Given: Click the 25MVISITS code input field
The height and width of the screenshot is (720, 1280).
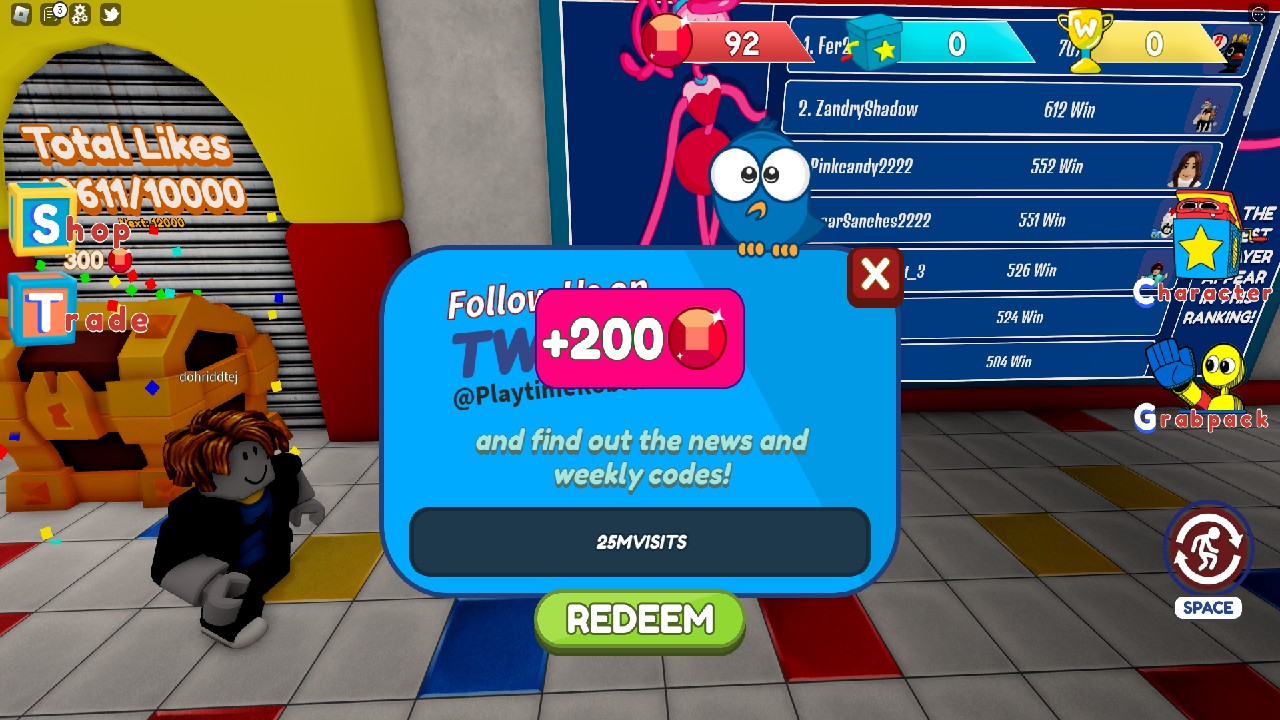Looking at the screenshot, I should pos(639,542).
